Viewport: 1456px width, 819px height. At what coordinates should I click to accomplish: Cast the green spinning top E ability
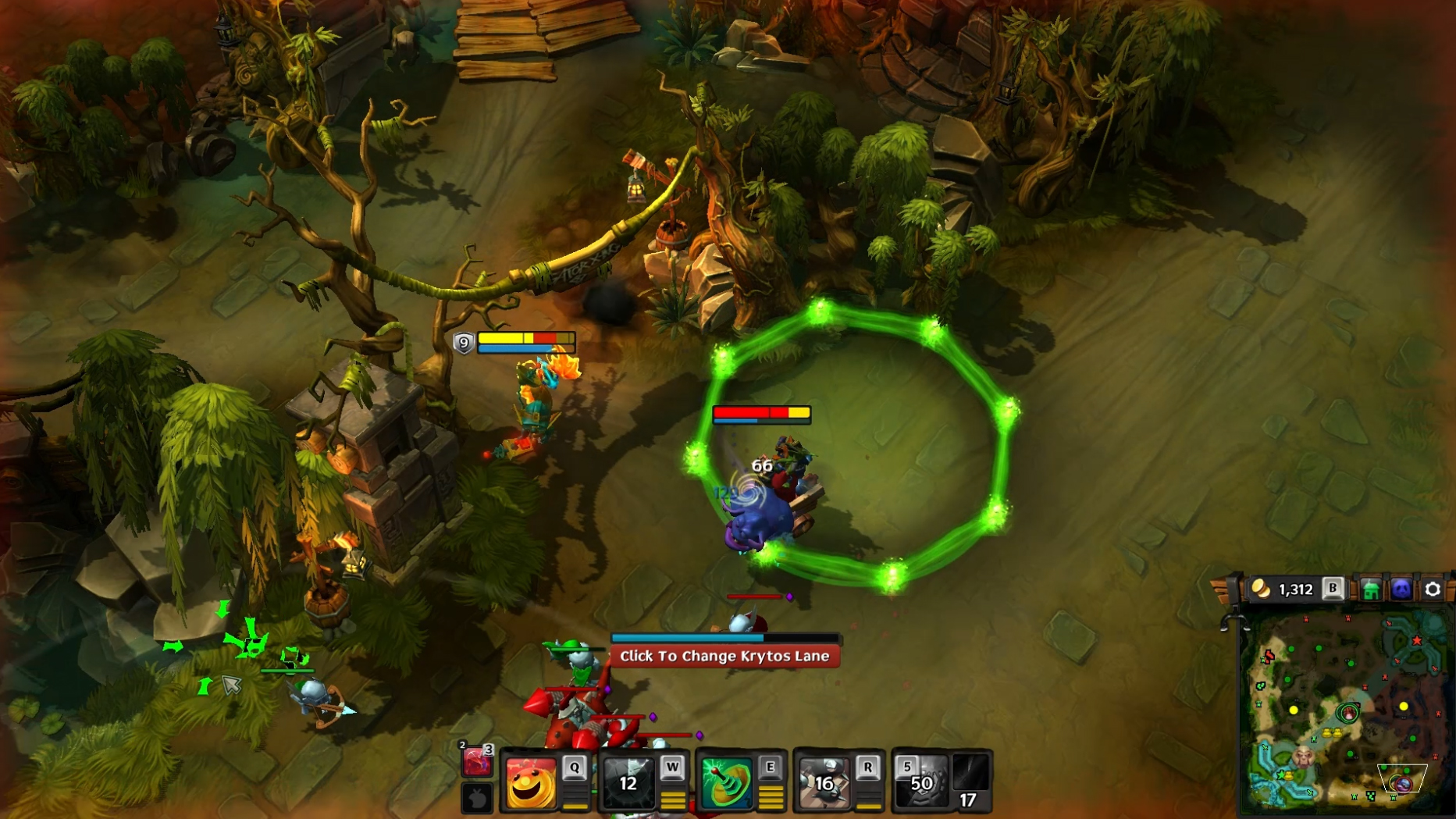726,782
